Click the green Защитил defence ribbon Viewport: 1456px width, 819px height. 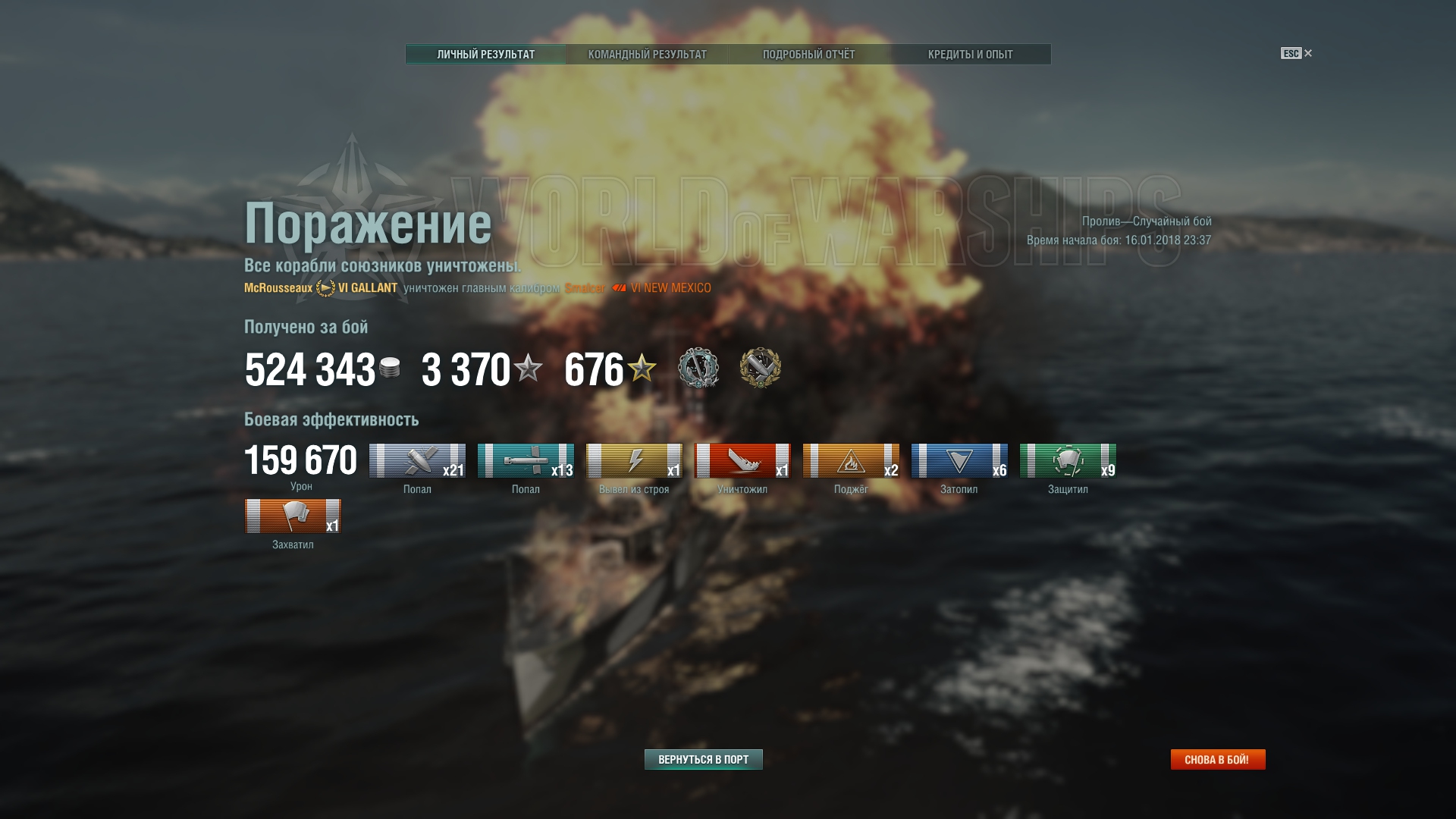(1068, 461)
